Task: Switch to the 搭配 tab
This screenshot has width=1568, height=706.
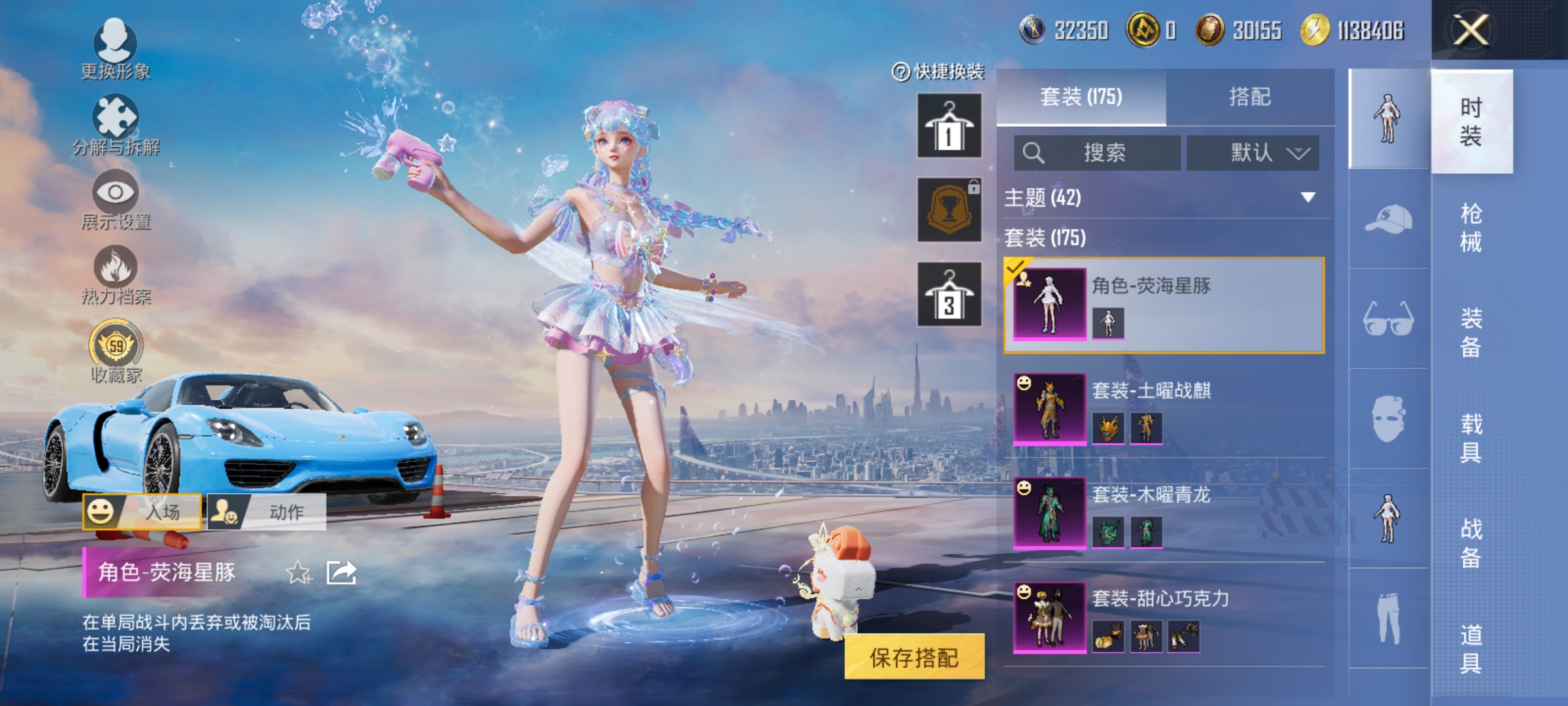Action: pyautogui.click(x=1251, y=97)
